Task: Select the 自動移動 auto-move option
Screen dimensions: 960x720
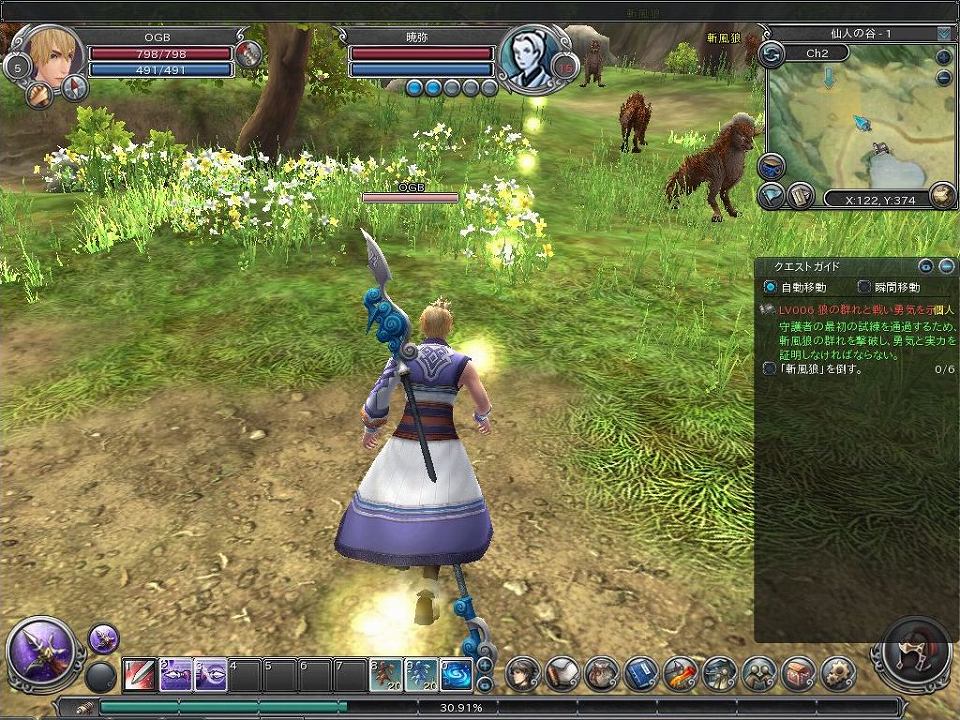Action: coord(769,287)
